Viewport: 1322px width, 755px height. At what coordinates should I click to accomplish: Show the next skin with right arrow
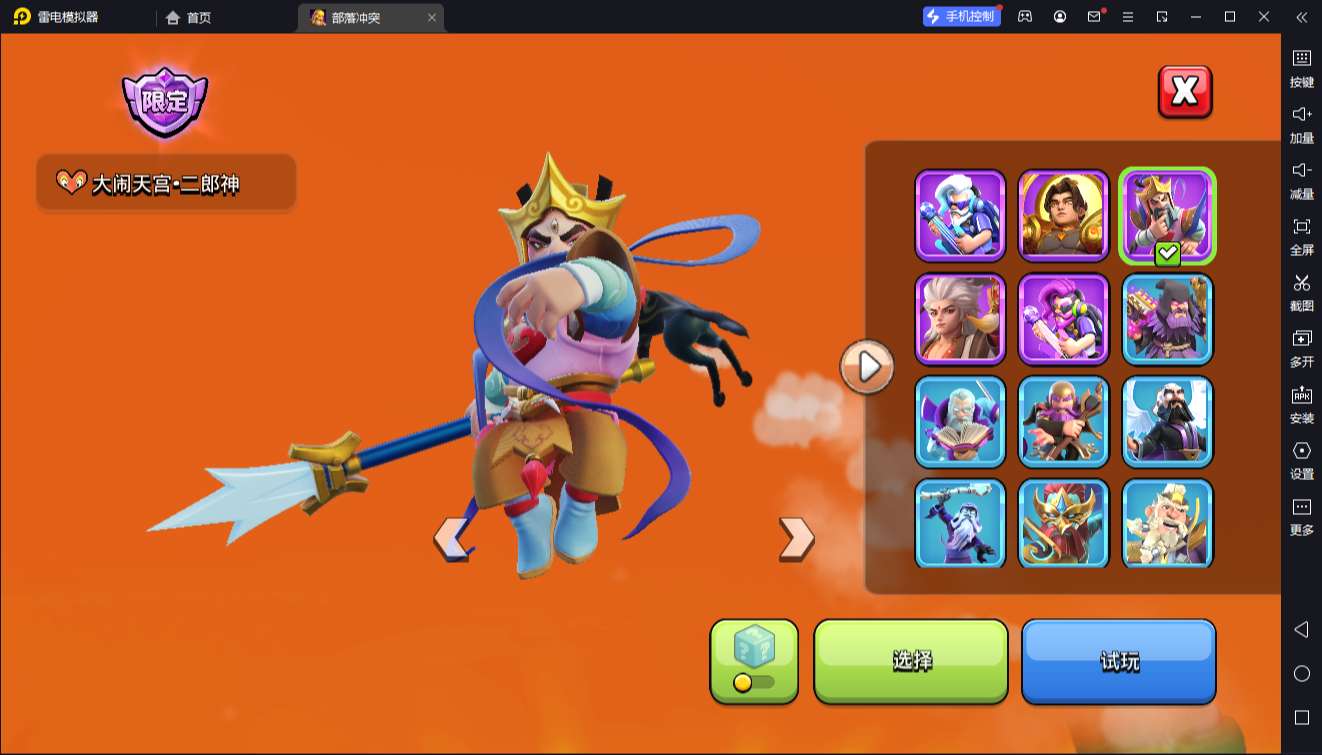796,538
